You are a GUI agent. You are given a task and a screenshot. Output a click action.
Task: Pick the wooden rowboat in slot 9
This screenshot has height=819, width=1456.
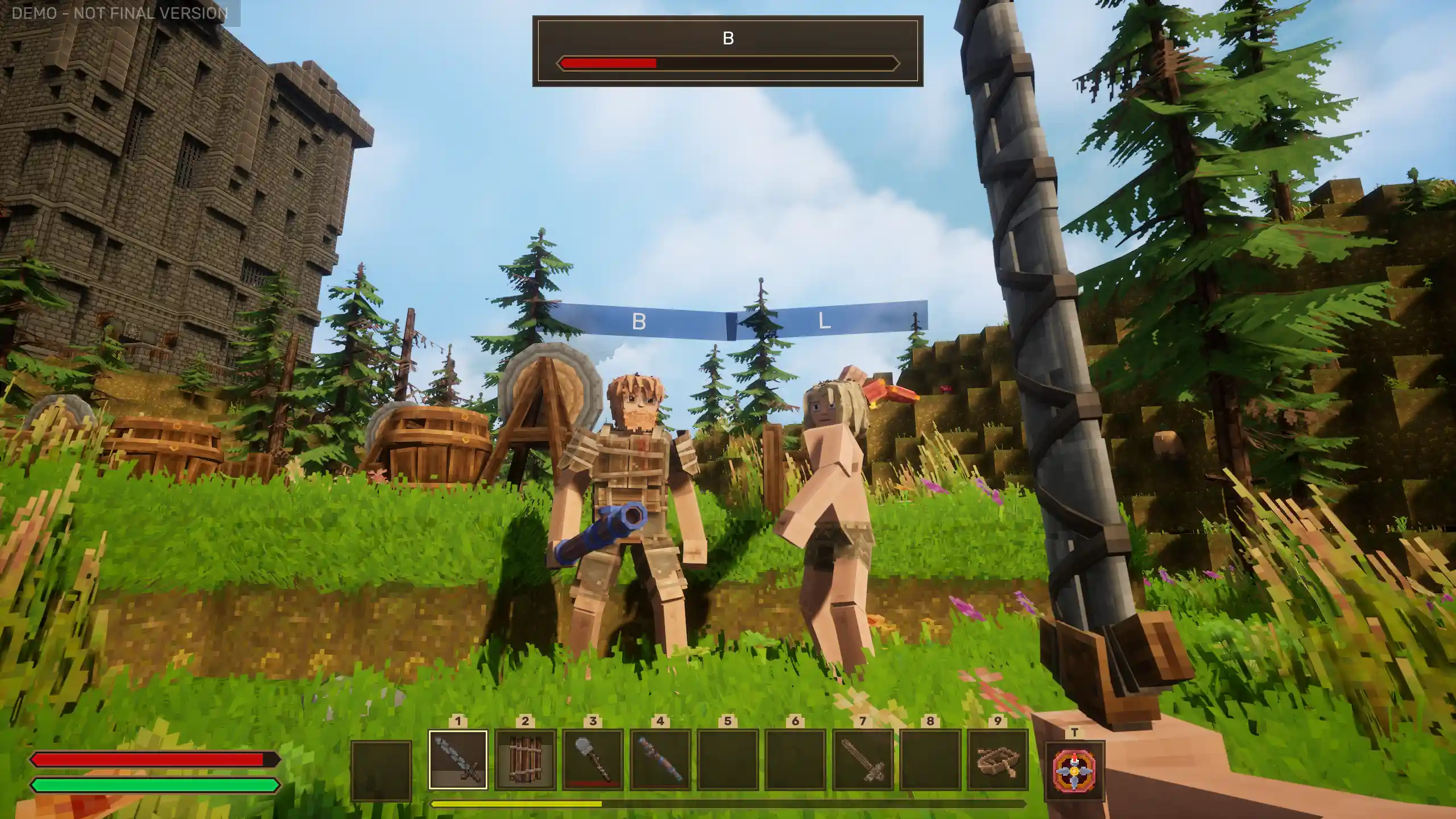click(998, 760)
